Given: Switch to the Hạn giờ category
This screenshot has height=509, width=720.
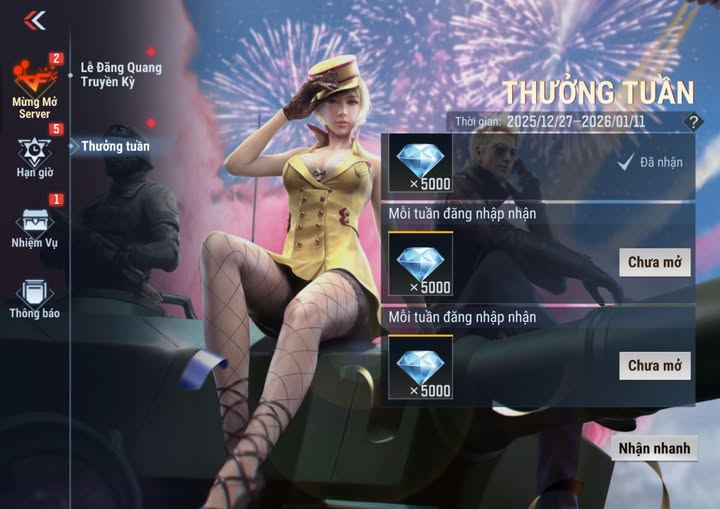Looking at the screenshot, I should pos(34,155).
